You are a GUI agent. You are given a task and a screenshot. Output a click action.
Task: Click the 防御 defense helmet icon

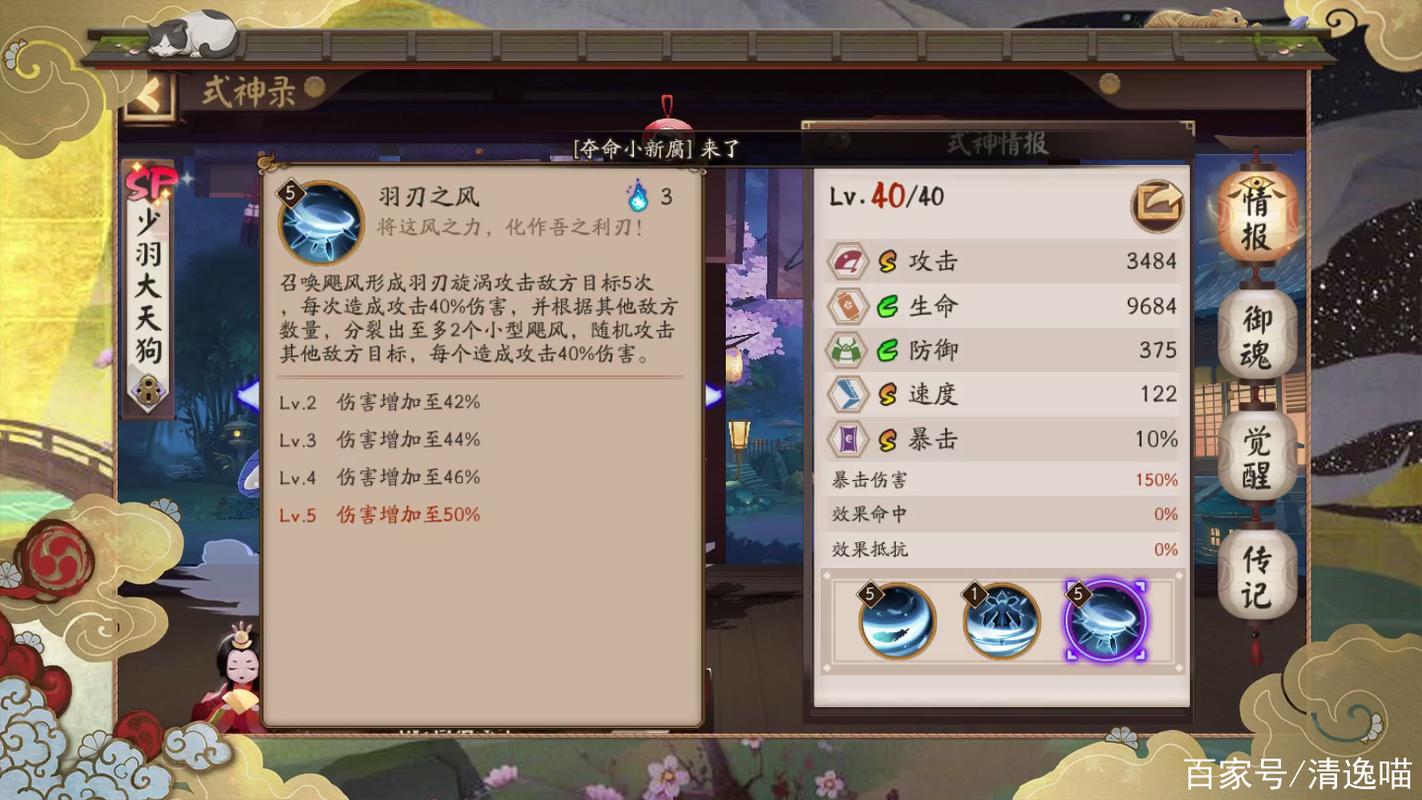(x=847, y=350)
